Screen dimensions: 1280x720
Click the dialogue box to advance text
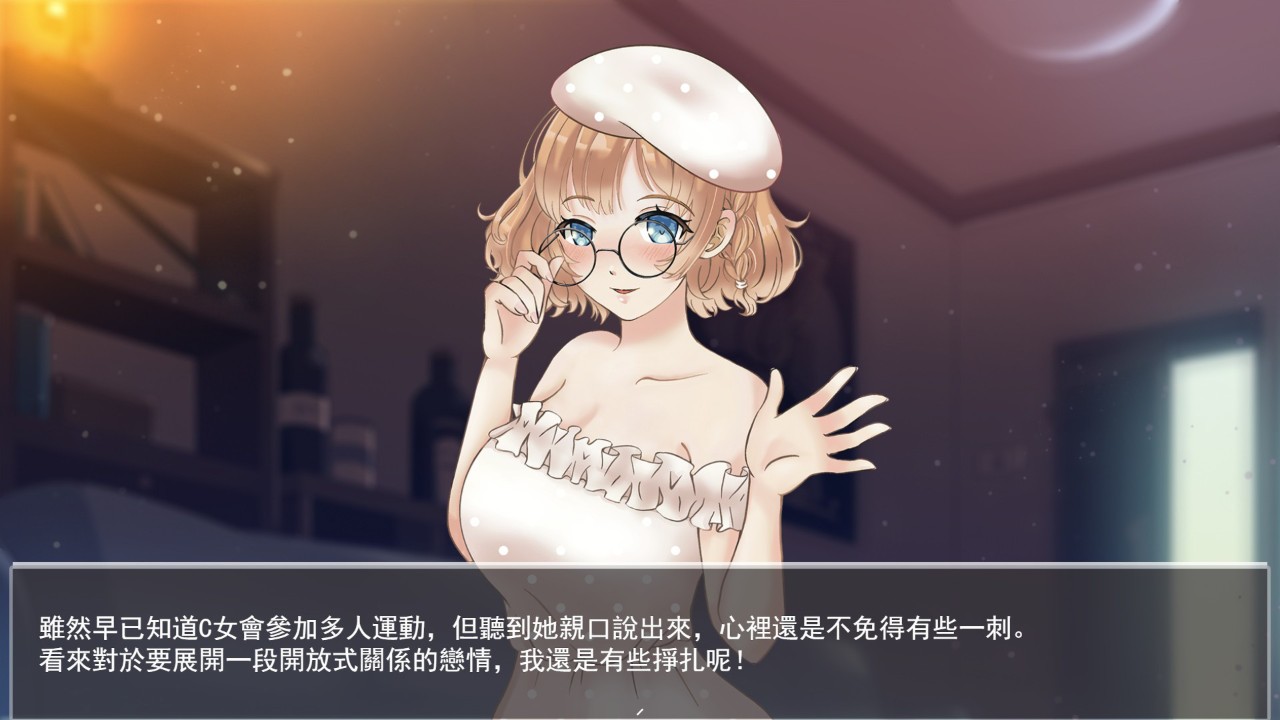[640, 643]
